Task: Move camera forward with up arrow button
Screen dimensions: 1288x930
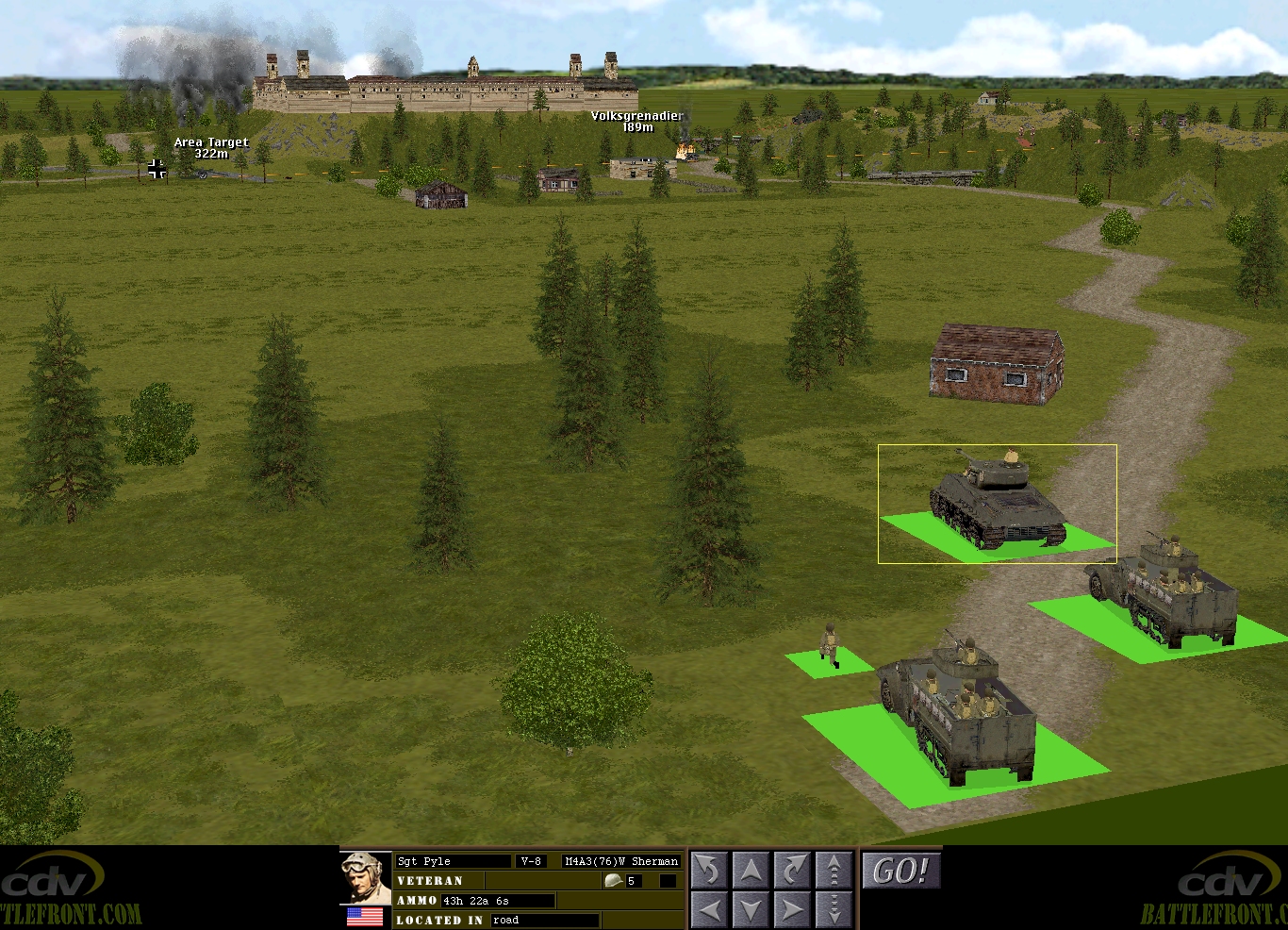Action: [751, 870]
